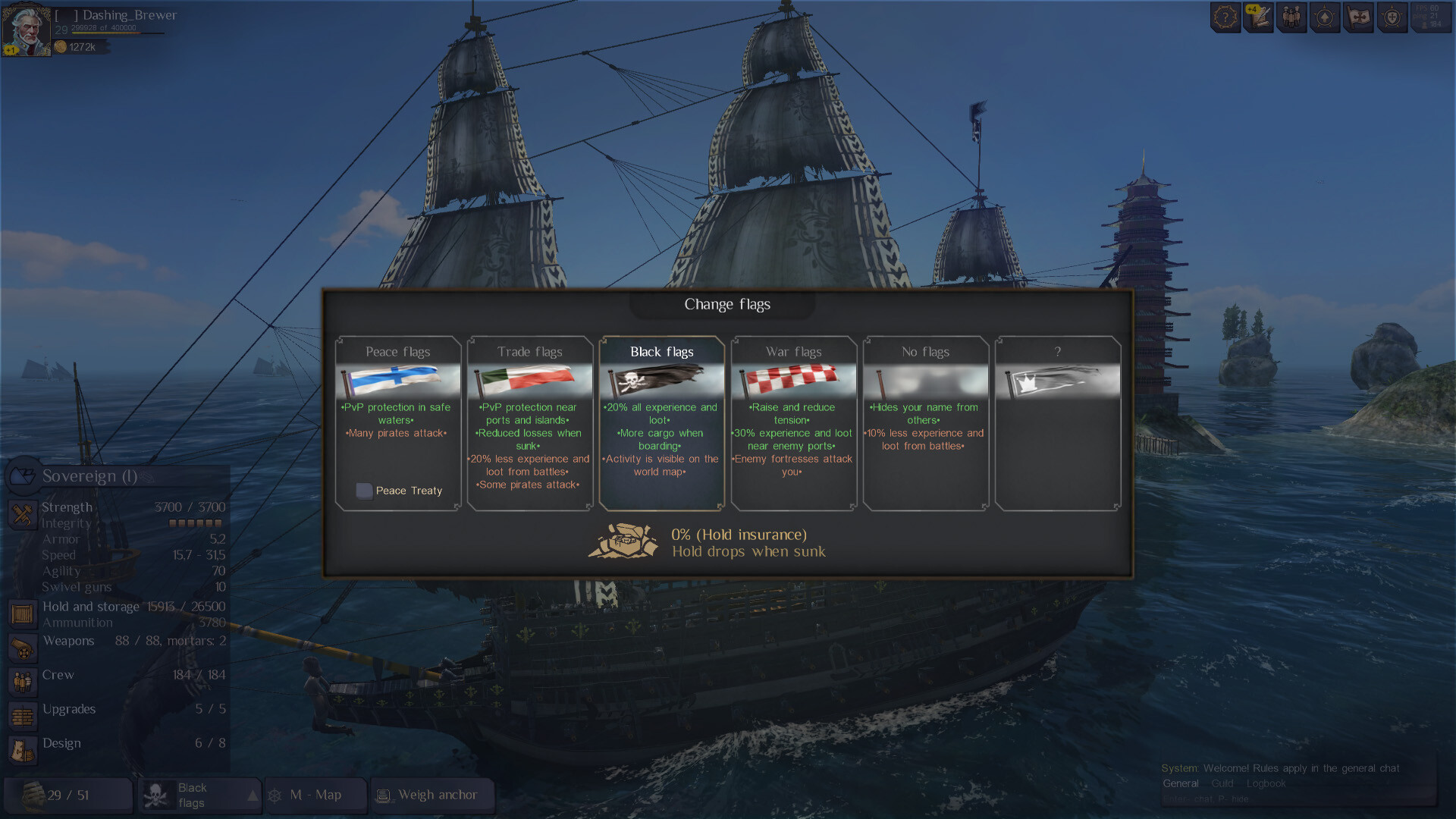The width and height of the screenshot is (1456, 819).
Task: Switch to War flags
Action: pyautogui.click(x=793, y=422)
